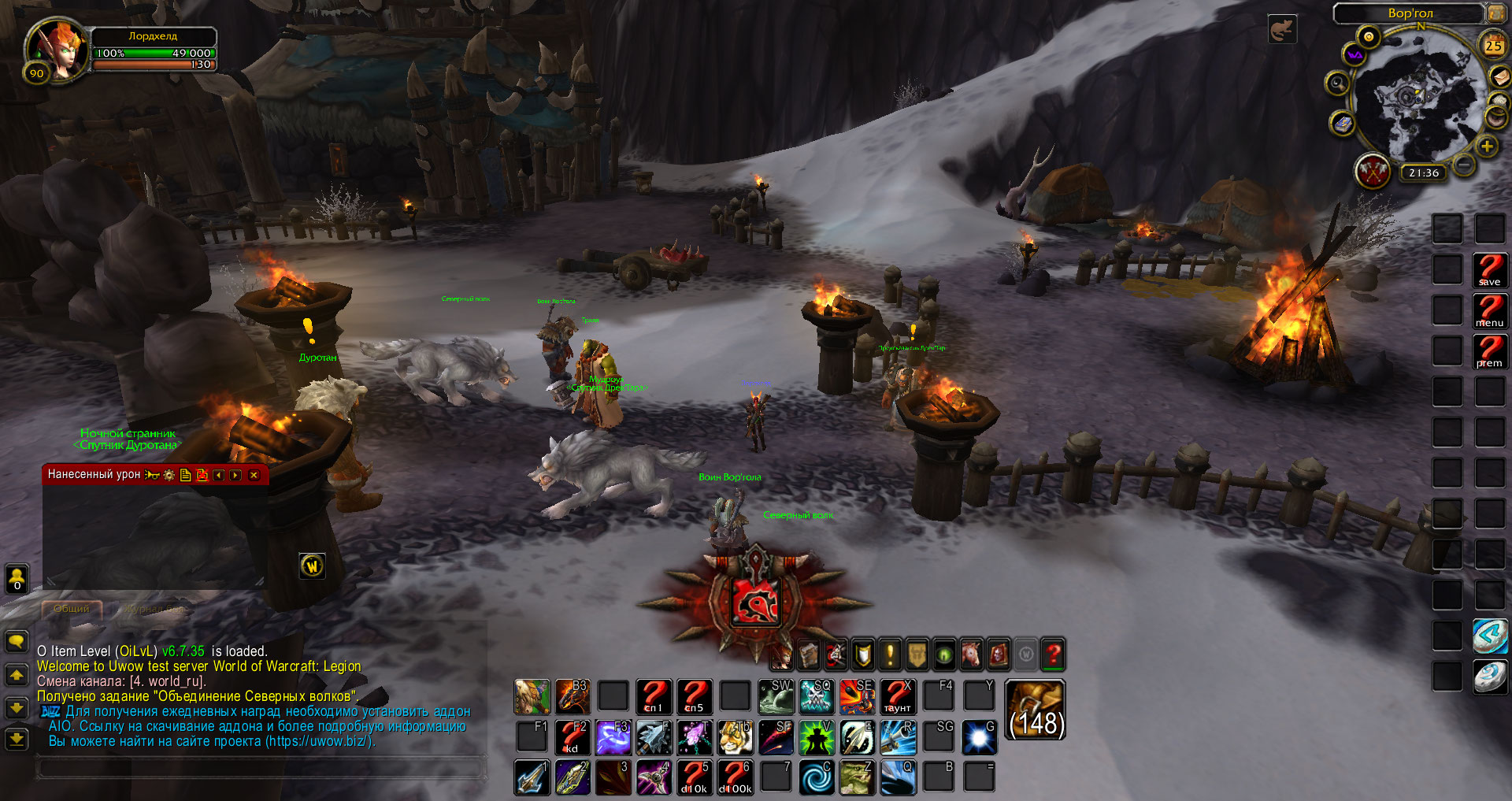Click the crossed-axes PvP icon under the minimap
The height and width of the screenshot is (801, 1512).
pyautogui.click(x=1373, y=171)
